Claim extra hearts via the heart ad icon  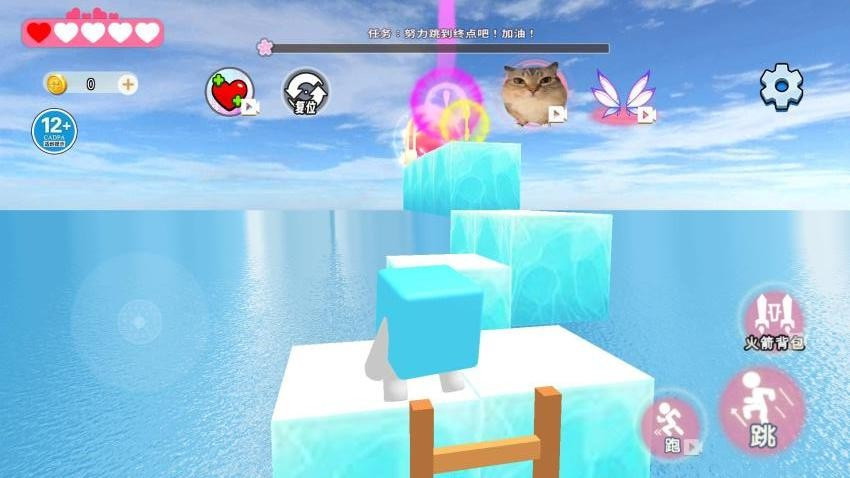(x=230, y=92)
